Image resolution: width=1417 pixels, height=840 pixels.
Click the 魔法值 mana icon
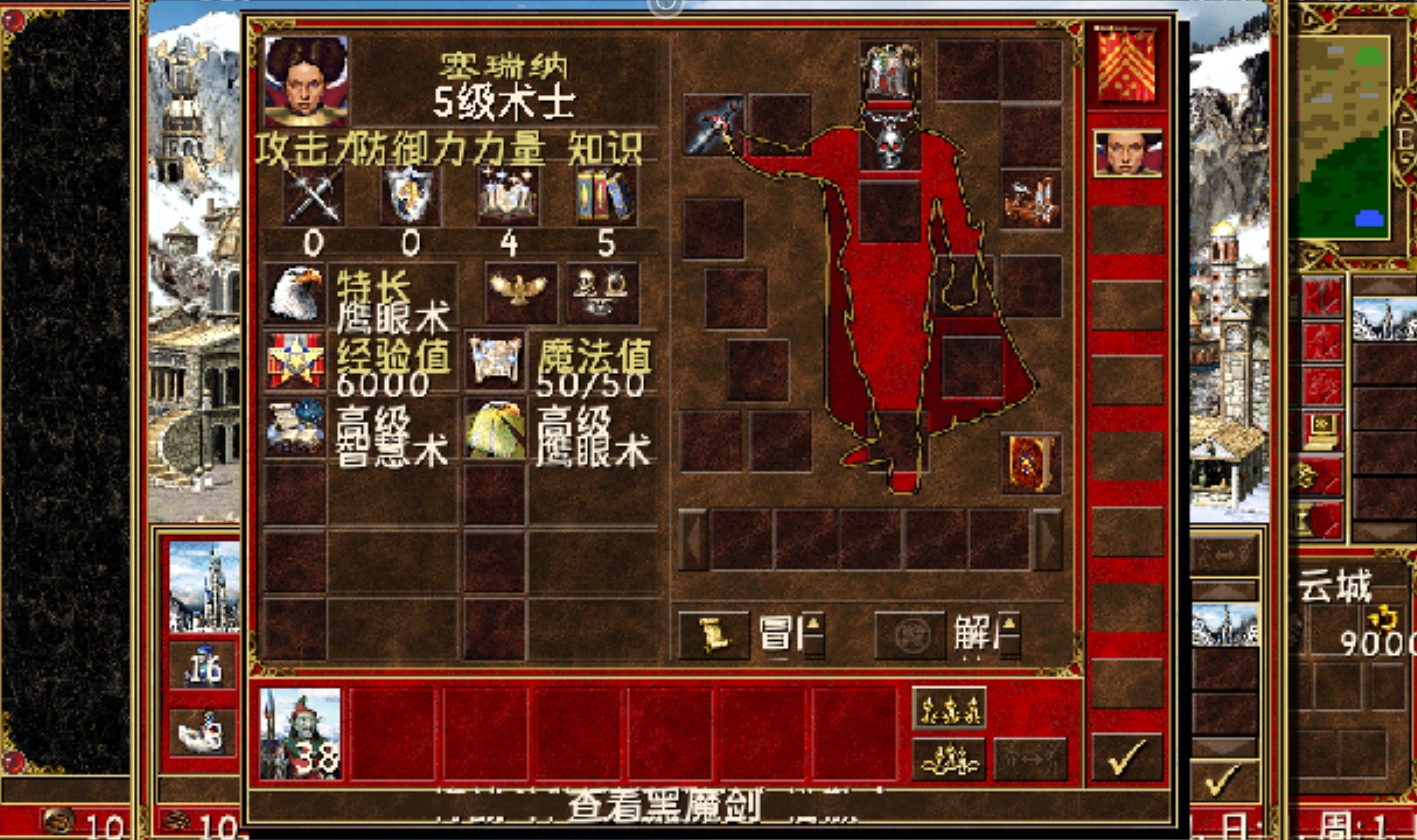[x=496, y=362]
